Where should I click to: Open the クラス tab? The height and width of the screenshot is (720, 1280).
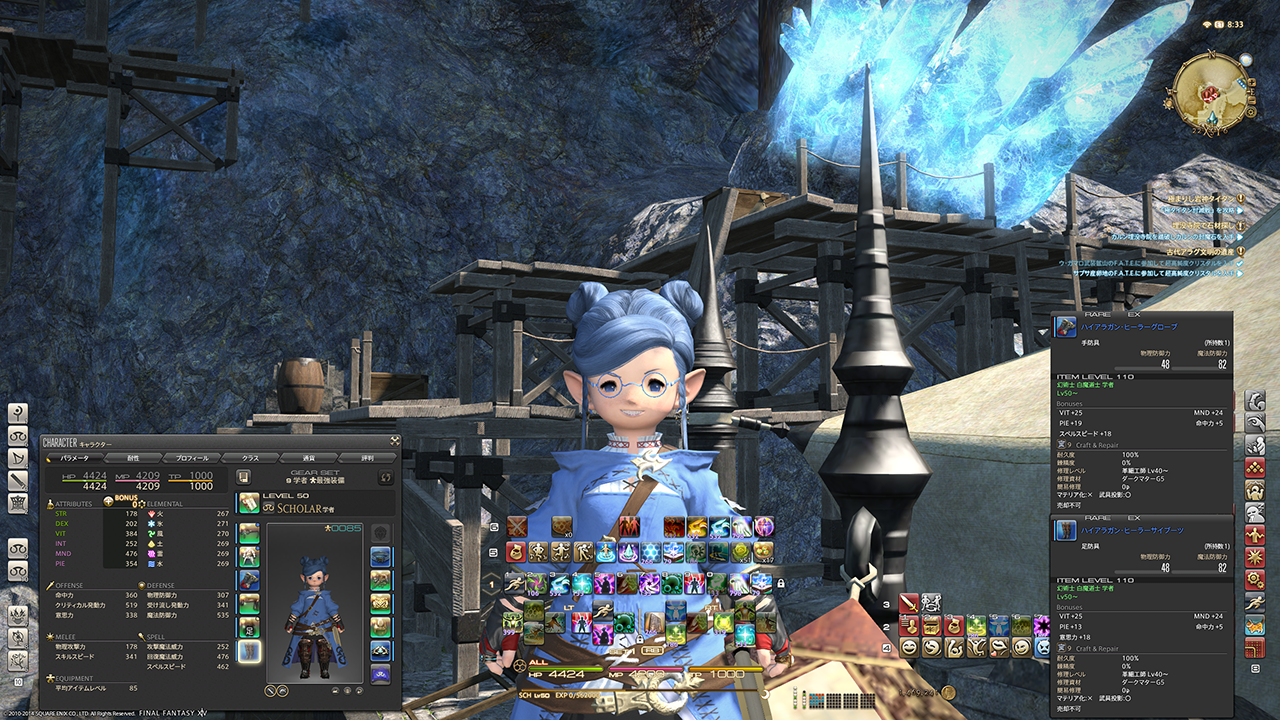pos(250,457)
